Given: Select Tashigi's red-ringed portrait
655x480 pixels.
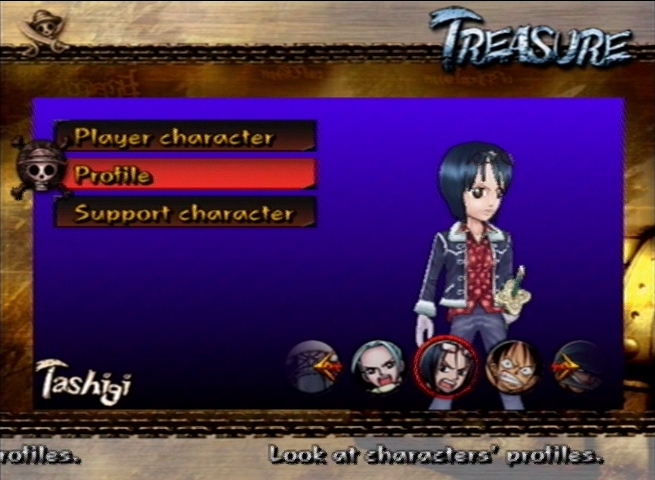Looking at the screenshot, I should (445, 366).
